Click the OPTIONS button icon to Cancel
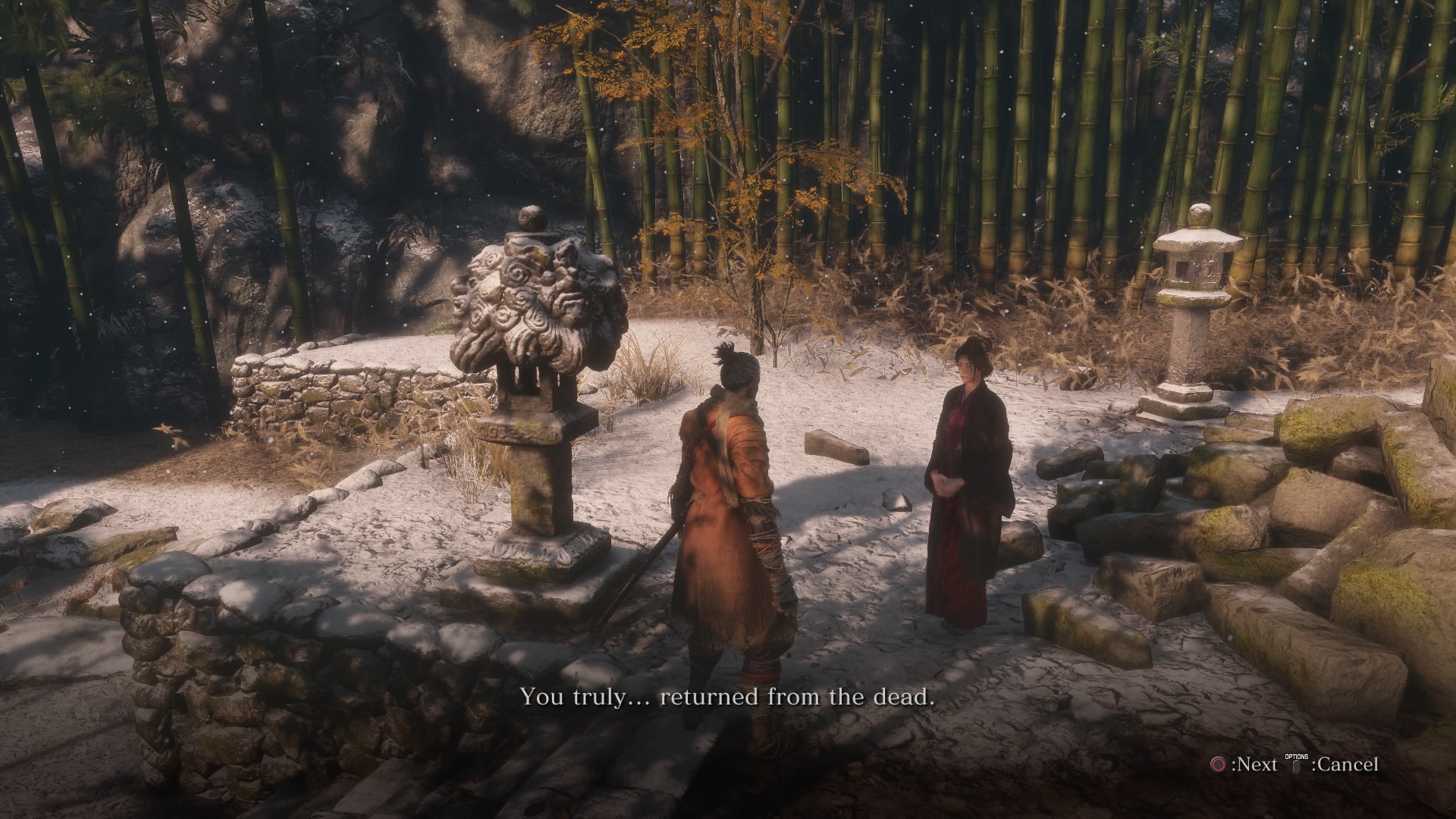Screen dimensions: 1456x819 pos(1297,767)
